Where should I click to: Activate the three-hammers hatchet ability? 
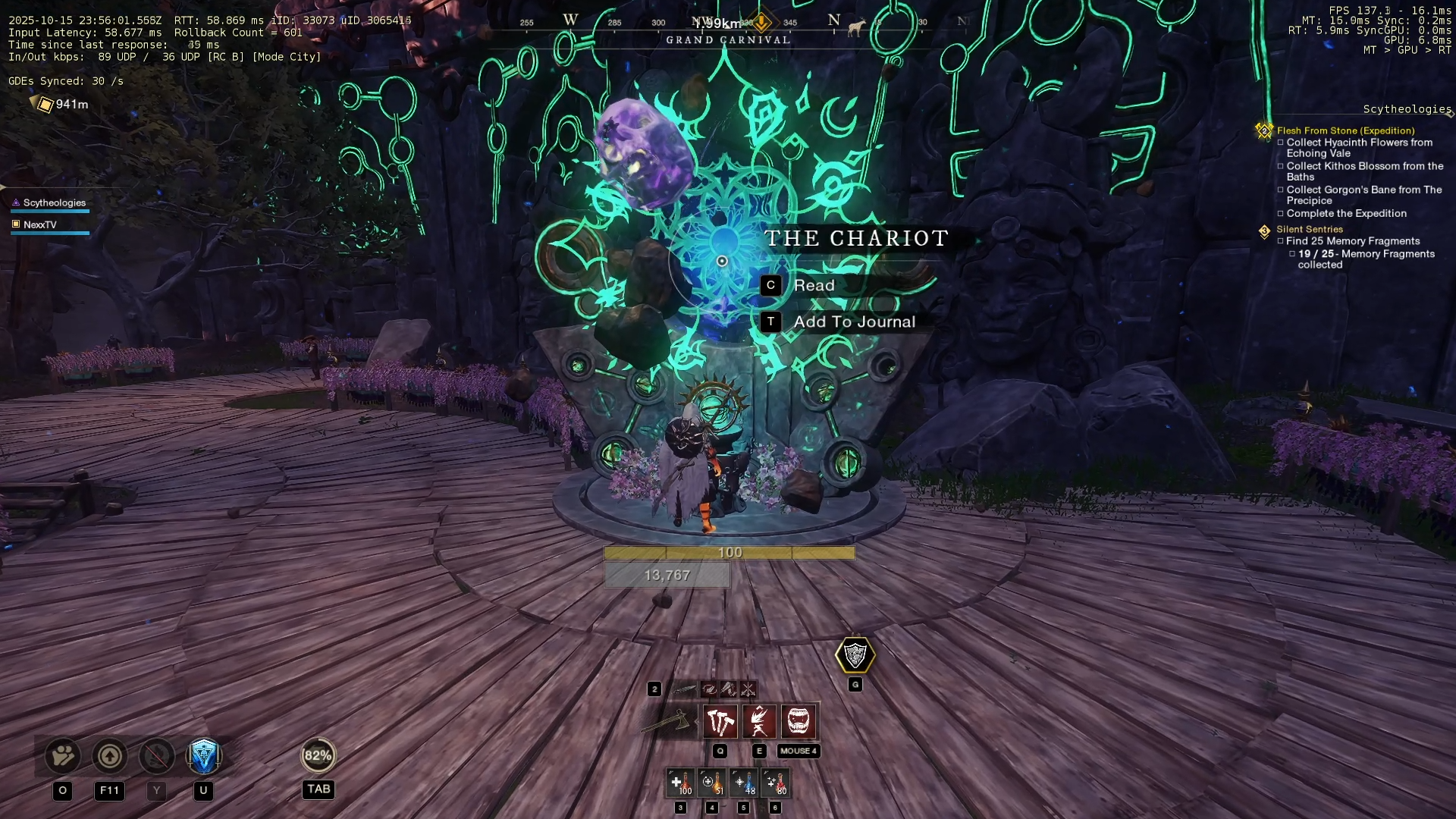pos(720,721)
